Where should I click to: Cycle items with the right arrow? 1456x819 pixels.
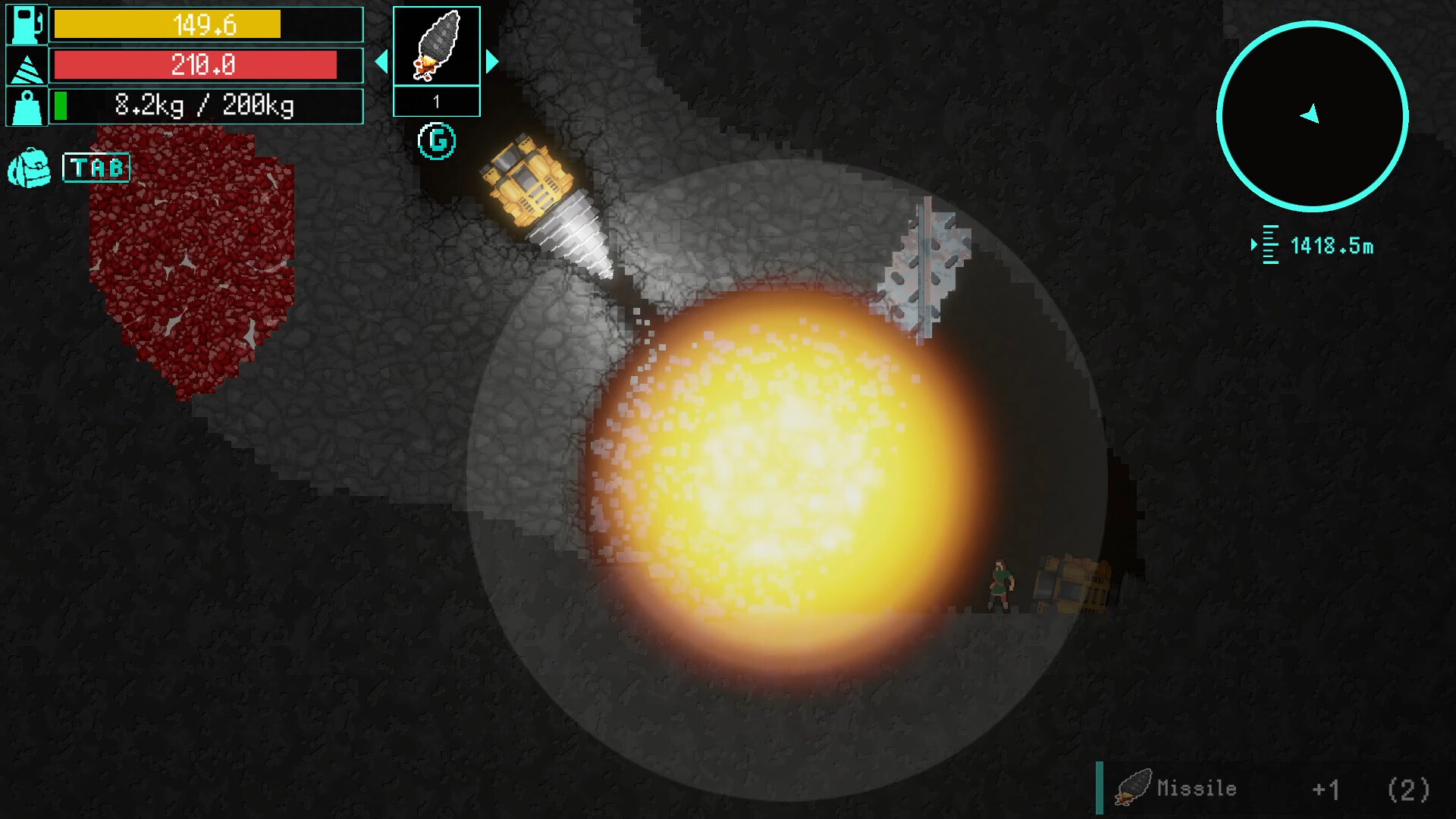[493, 62]
